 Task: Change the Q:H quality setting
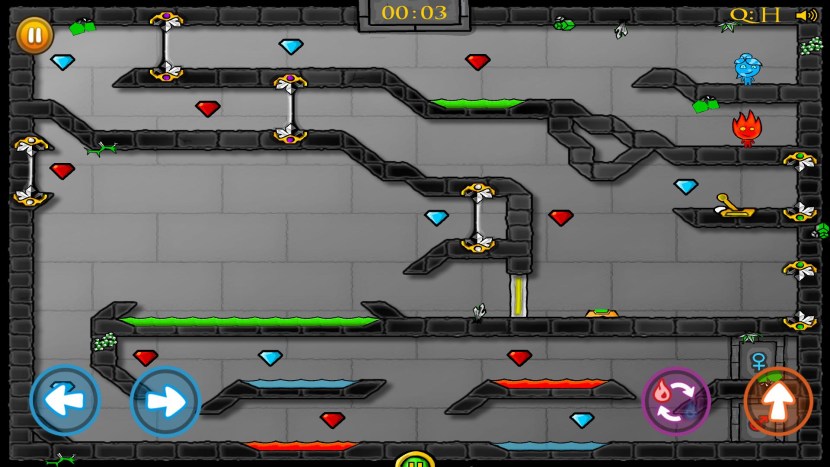[x=755, y=15]
